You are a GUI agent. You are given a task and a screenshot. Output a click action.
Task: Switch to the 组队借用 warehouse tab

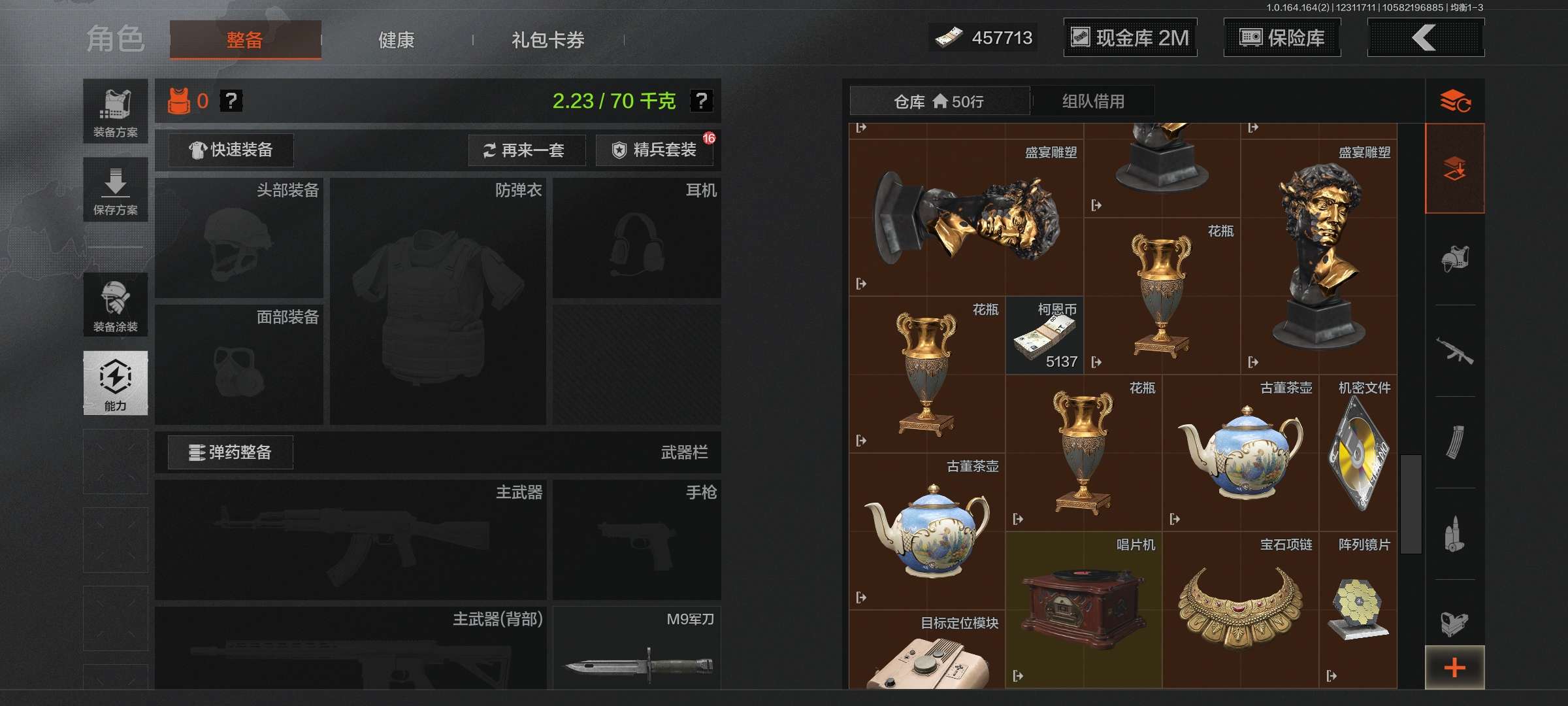[1093, 101]
